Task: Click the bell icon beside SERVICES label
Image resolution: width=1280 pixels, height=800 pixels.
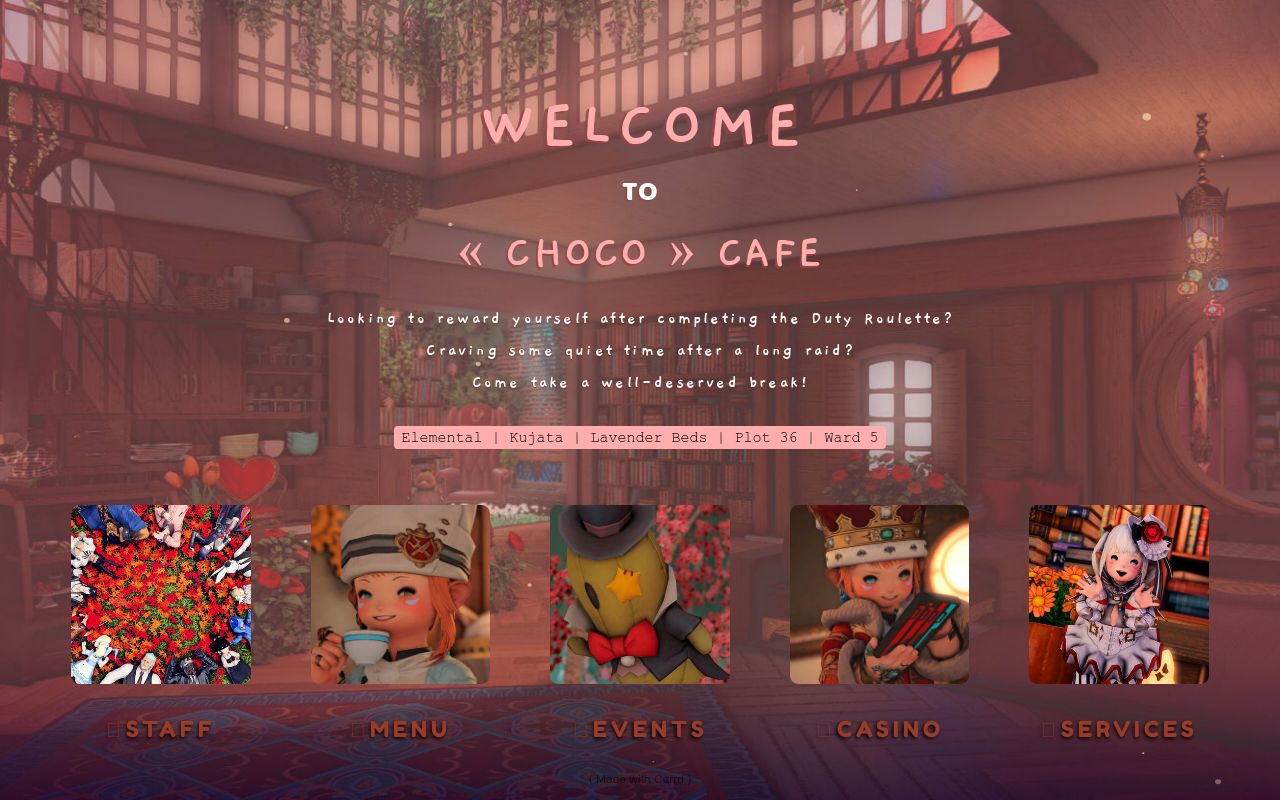Action: [1047, 729]
